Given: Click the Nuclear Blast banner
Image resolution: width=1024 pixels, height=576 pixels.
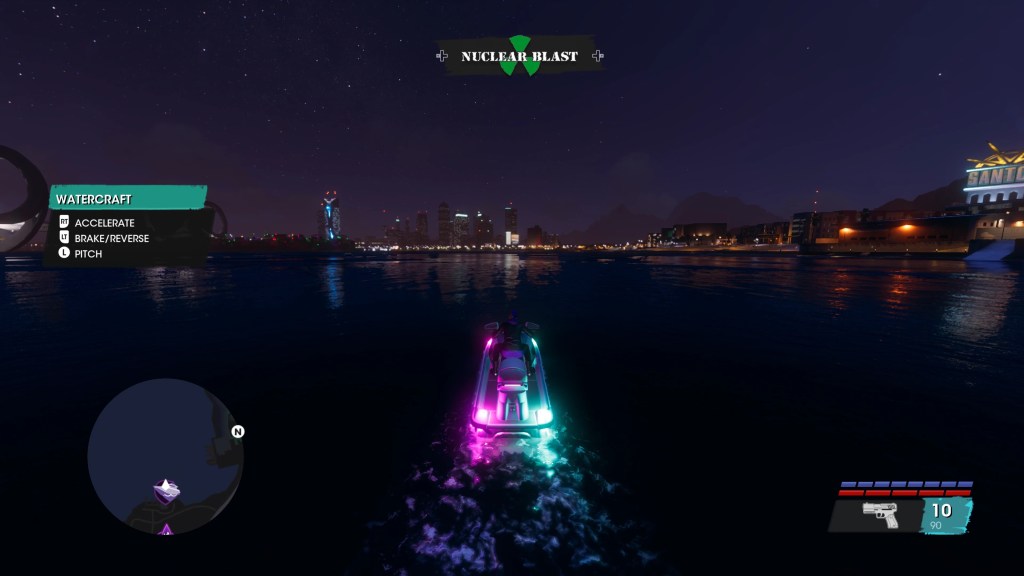Looking at the screenshot, I should (x=519, y=56).
